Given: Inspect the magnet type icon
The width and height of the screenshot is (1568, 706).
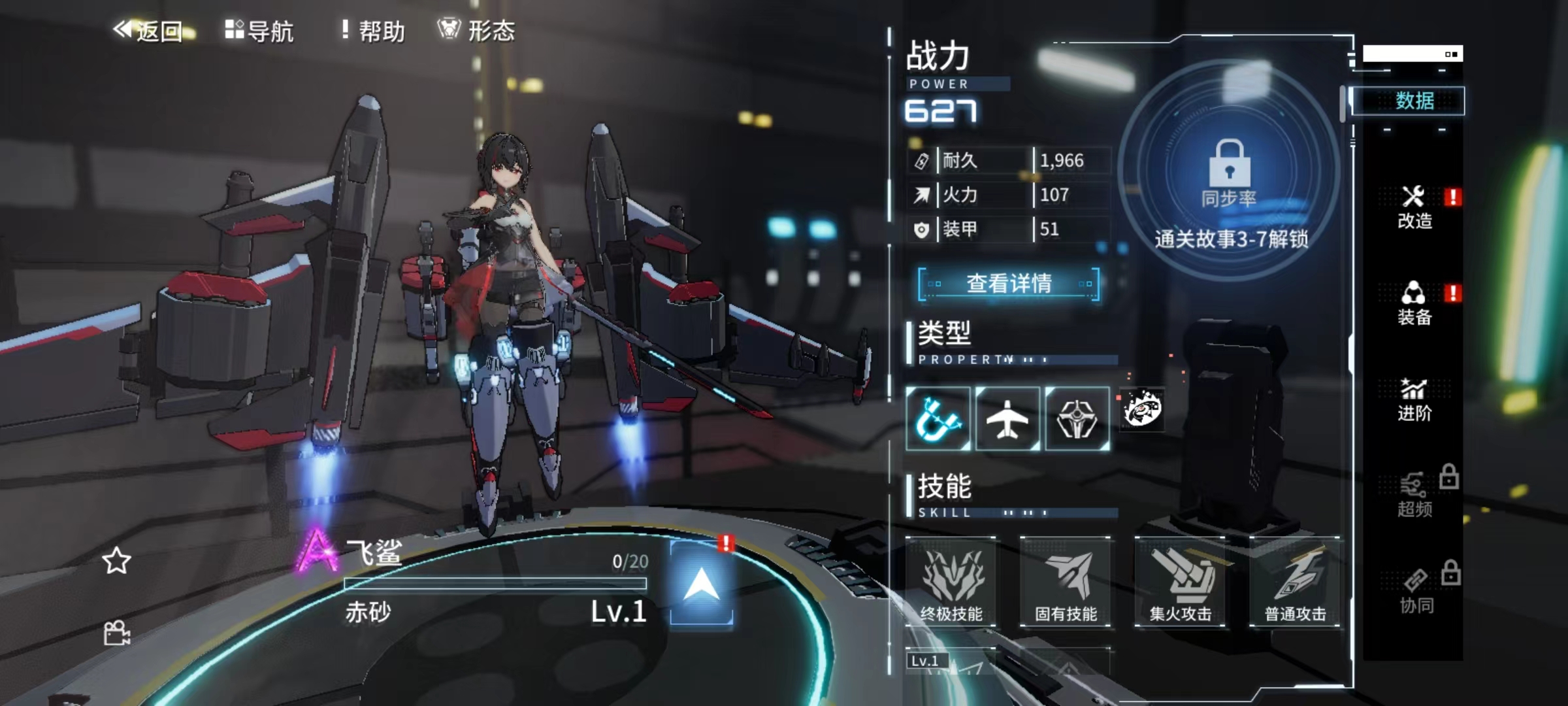Looking at the screenshot, I should pos(938,419).
